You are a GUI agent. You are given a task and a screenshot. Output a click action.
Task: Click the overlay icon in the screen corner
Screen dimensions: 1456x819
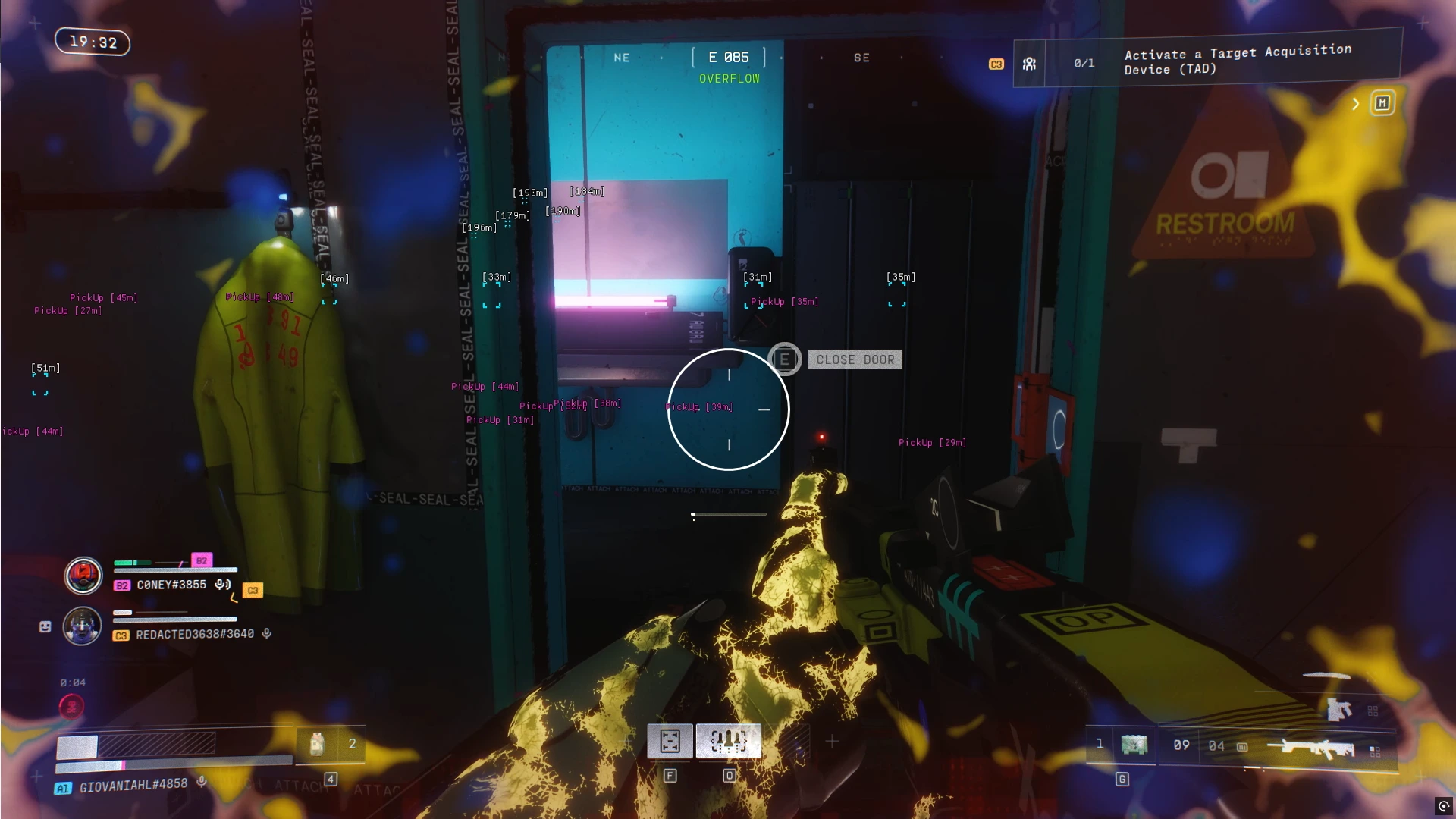[1443, 806]
